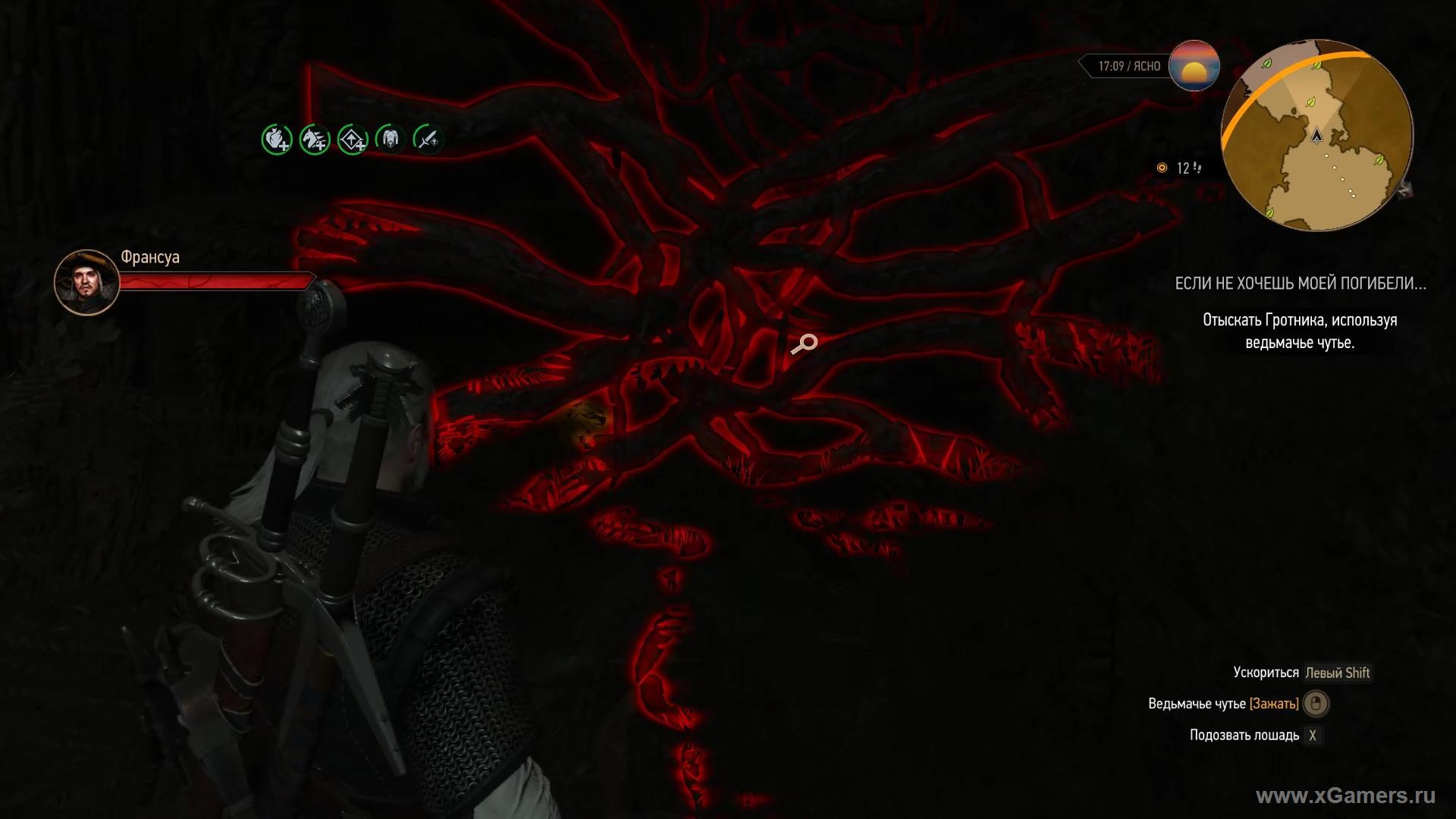This screenshot has width=1456, height=819.
Task: Click the objective 'Отыскать Гротника' text
Action: (x=1300, y=331)
